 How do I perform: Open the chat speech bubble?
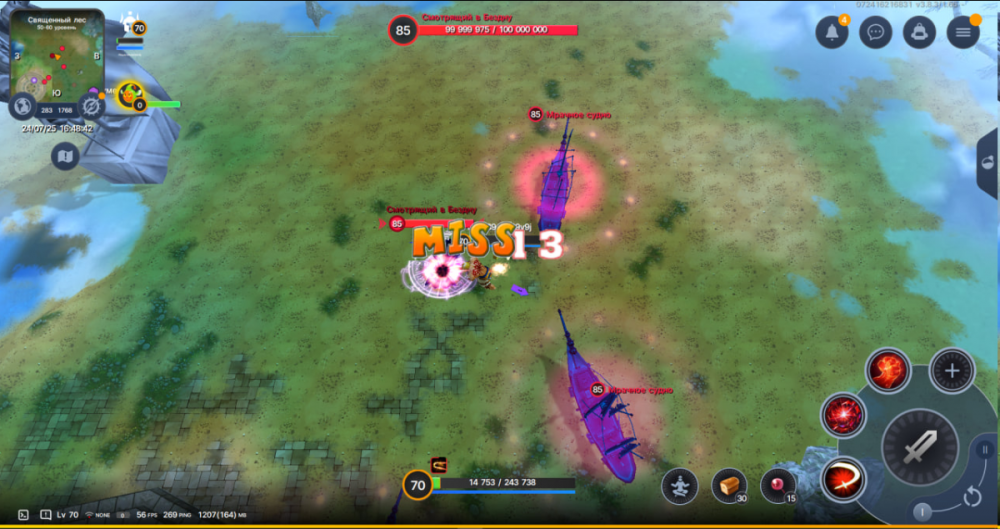coord(876,32)
